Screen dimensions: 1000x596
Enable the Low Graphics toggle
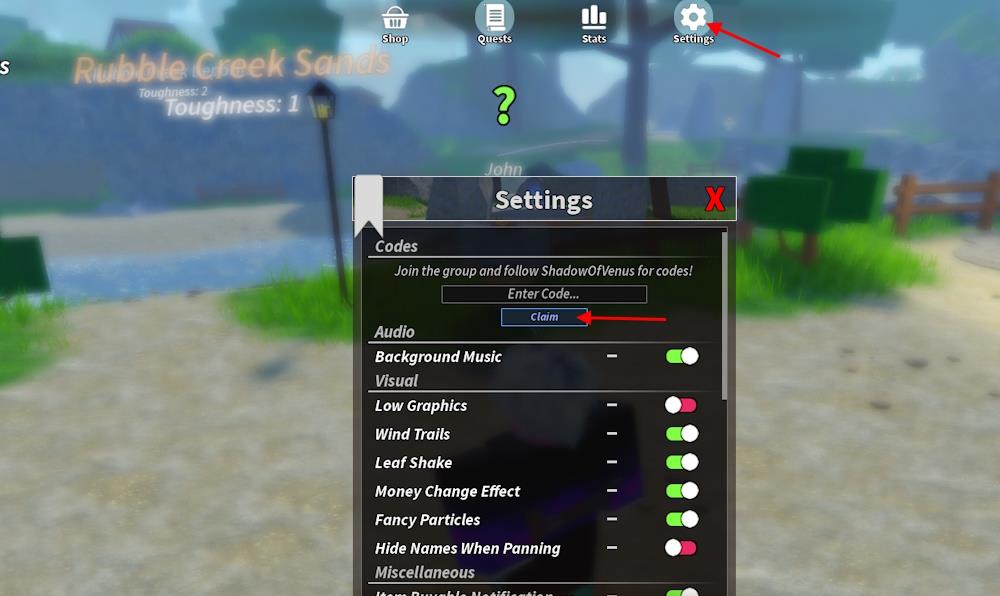[x=680, y=405]
